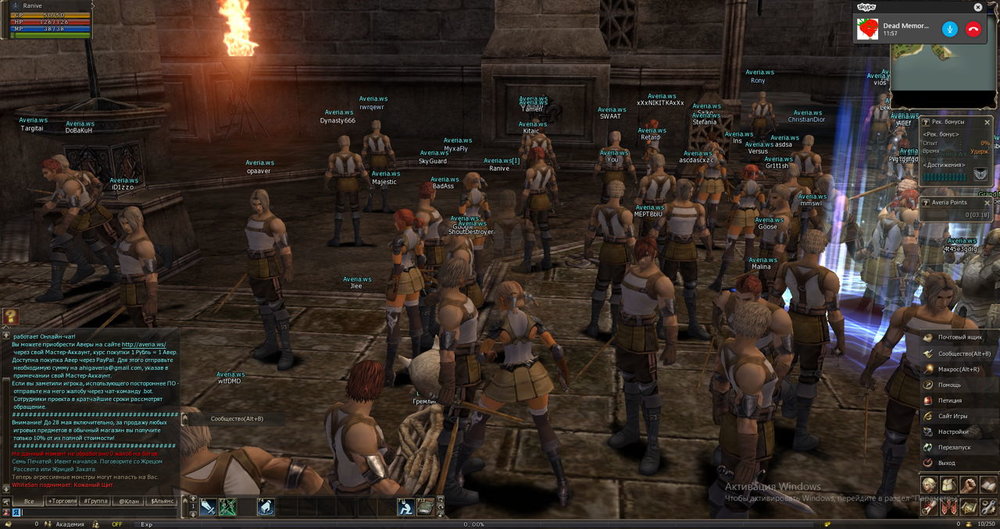Viewport: 1000px width, 529px height.
Task: Select the Макрос menu entry
Action: [958, 369]
